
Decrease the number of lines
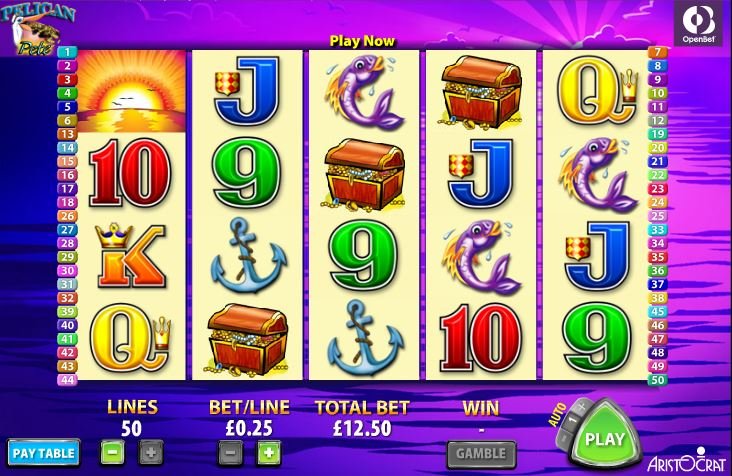pos(113,452)
